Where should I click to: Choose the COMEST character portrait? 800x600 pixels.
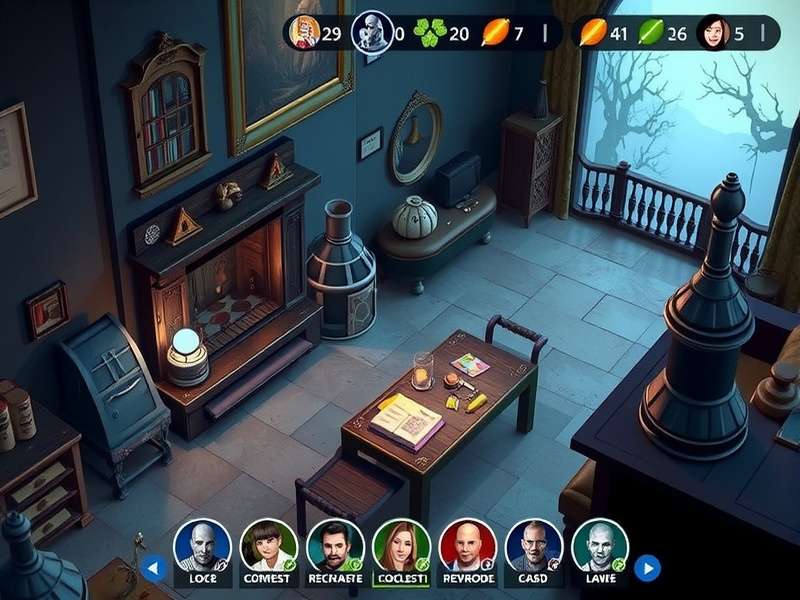tap(268, 545)
